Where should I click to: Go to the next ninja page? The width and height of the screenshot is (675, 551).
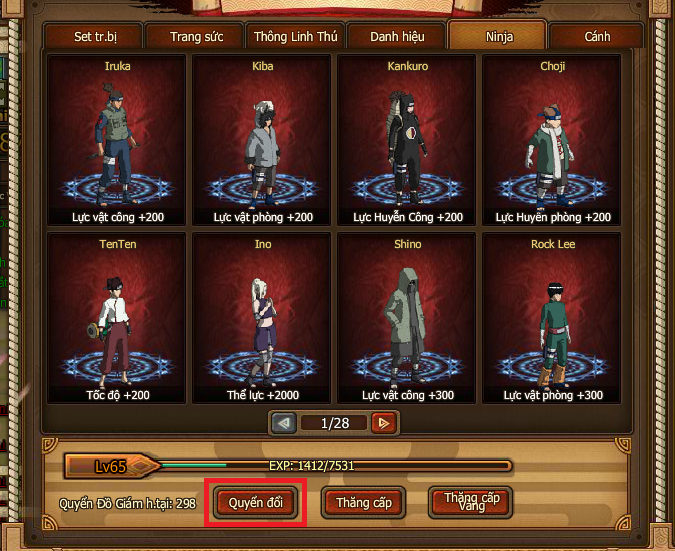pos(382,423)
